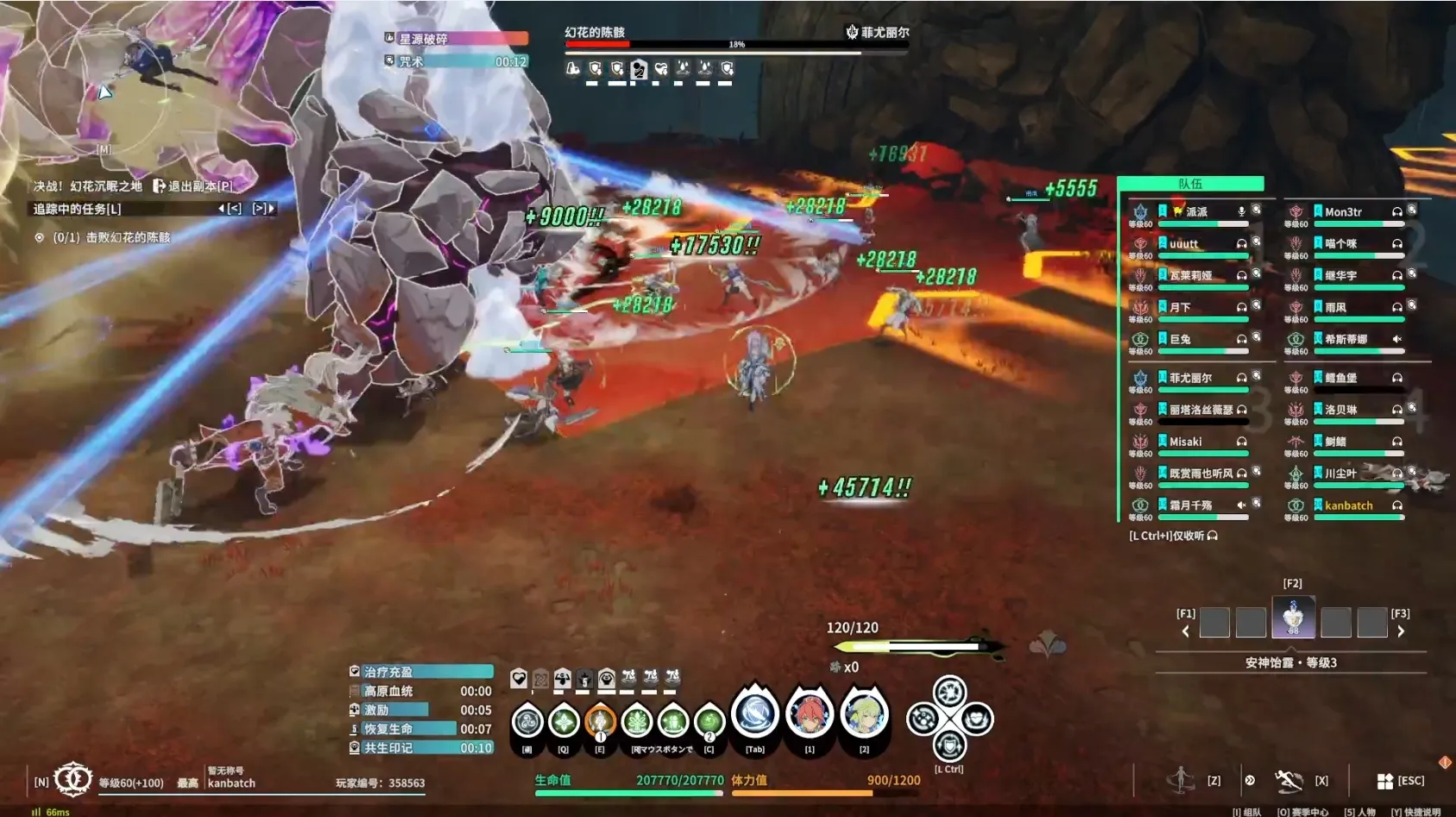Click the 退出副本 exit dungeon button
This screenshot has height=817, width=1456.
pos(193,185)
